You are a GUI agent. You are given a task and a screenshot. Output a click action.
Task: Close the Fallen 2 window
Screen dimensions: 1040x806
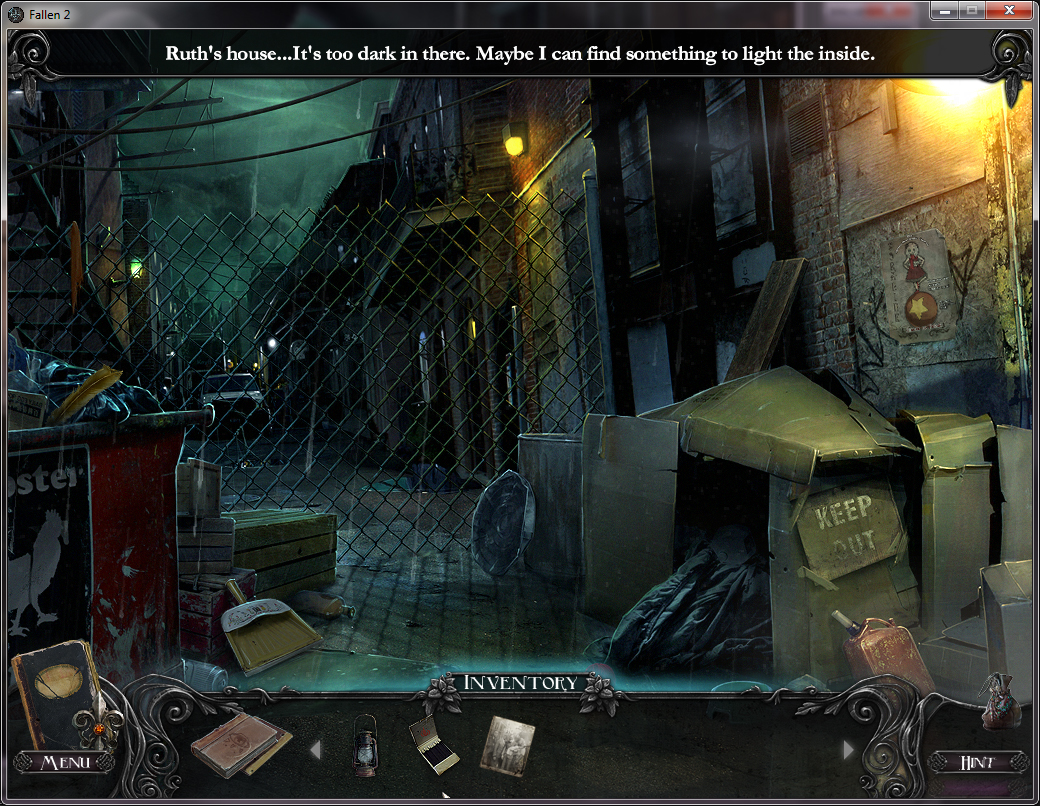point(1012,10)
